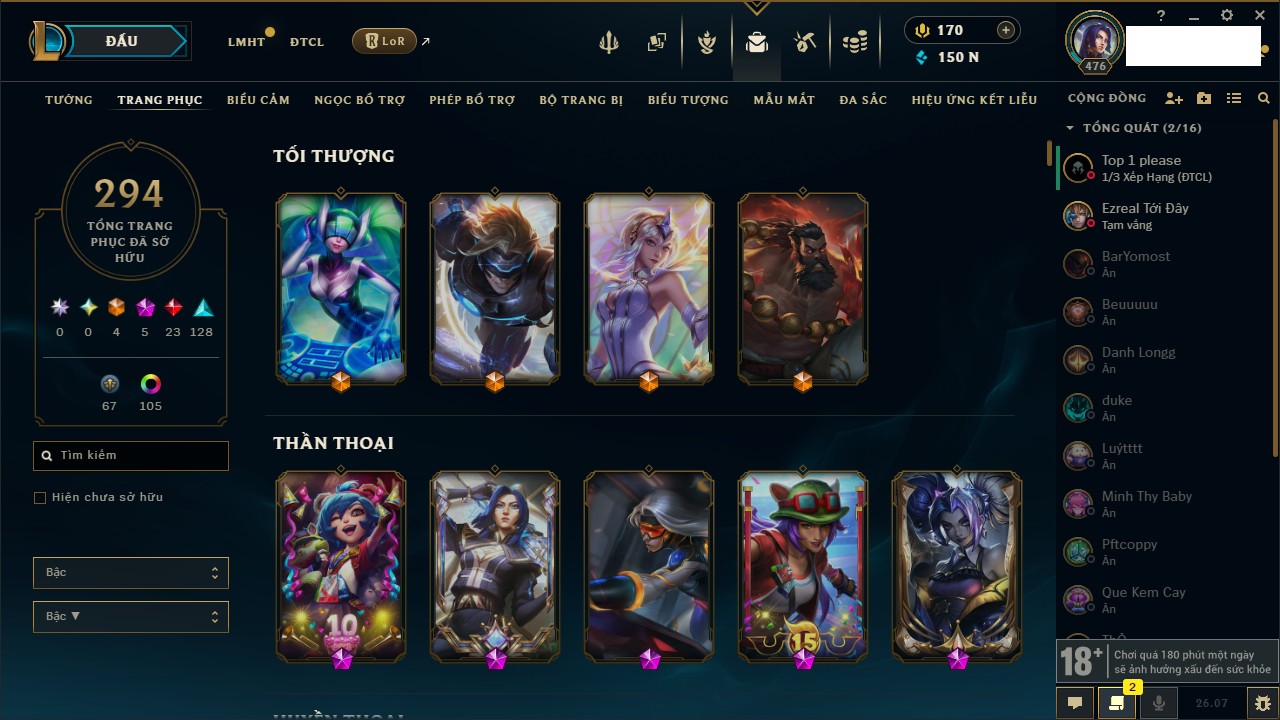The image size is (1280, 720).
Task: Select the NGỌC BỔ TRỢ tab
Action: point(359,100)
